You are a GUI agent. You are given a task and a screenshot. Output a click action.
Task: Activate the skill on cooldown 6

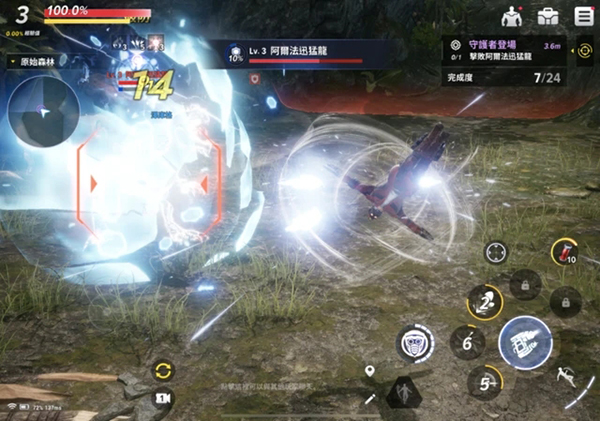pos(467,342)
